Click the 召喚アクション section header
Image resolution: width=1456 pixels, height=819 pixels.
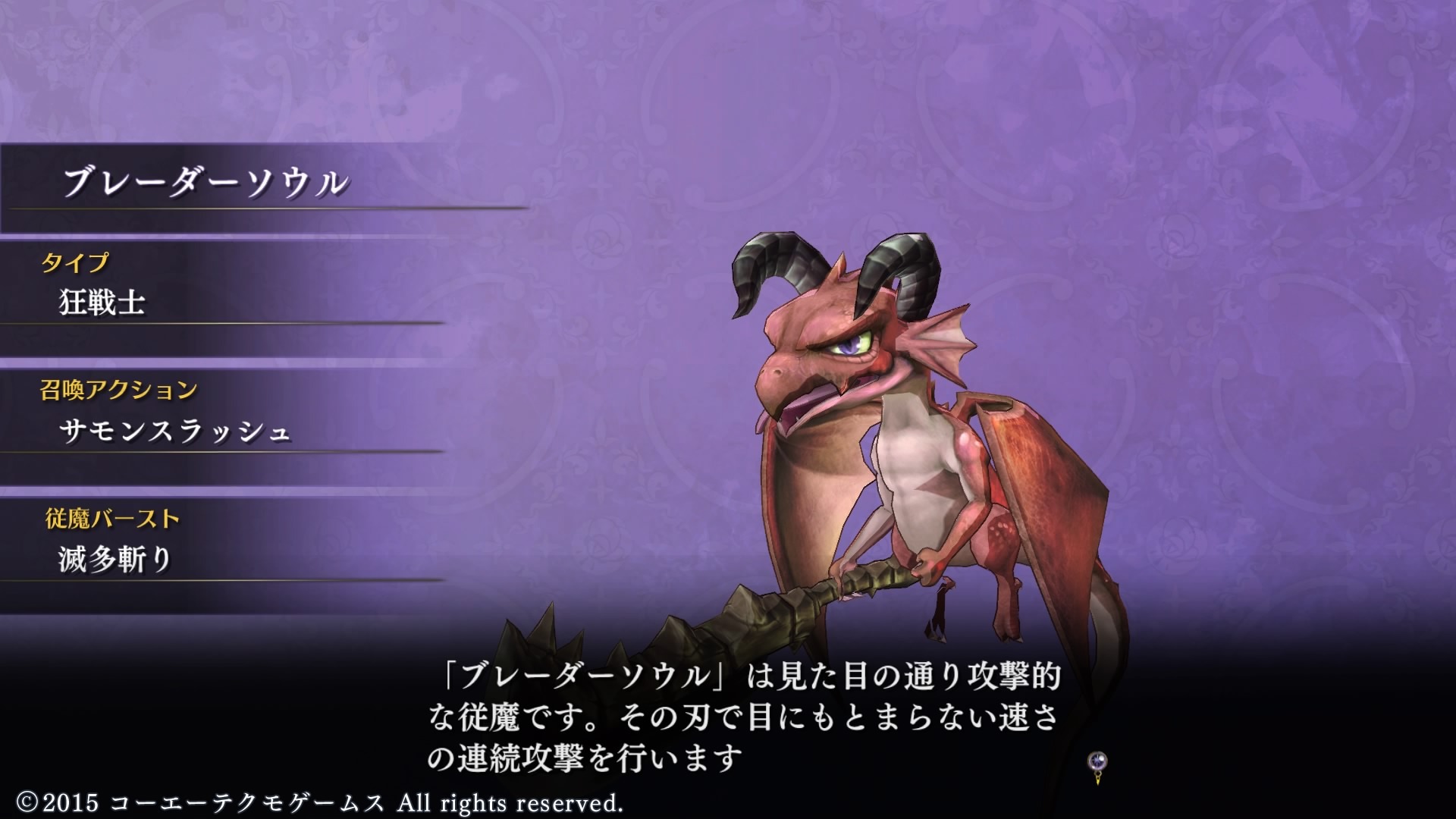[118, 389]
